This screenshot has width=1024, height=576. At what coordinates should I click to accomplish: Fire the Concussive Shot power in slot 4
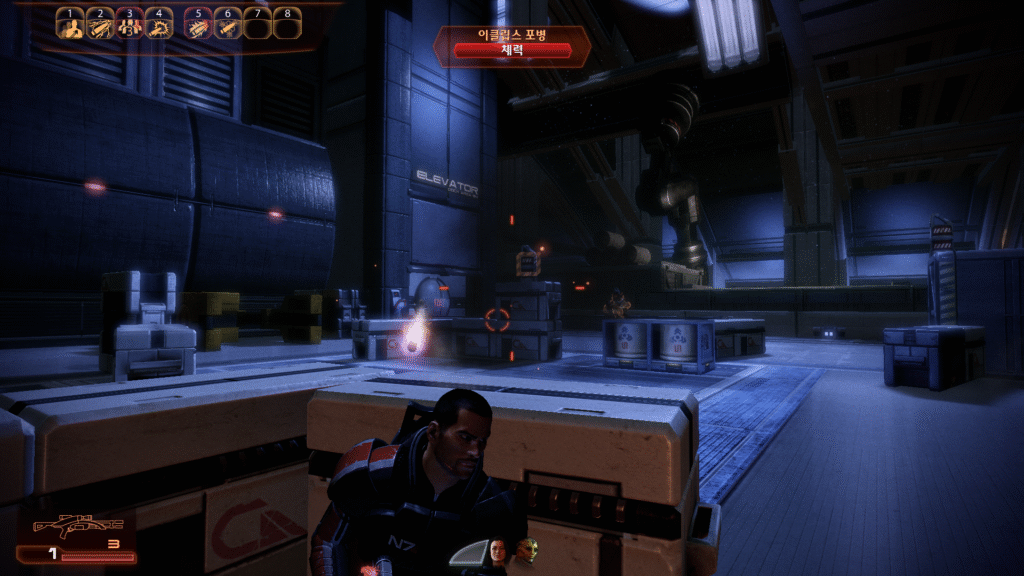click(x=158, y=27)
